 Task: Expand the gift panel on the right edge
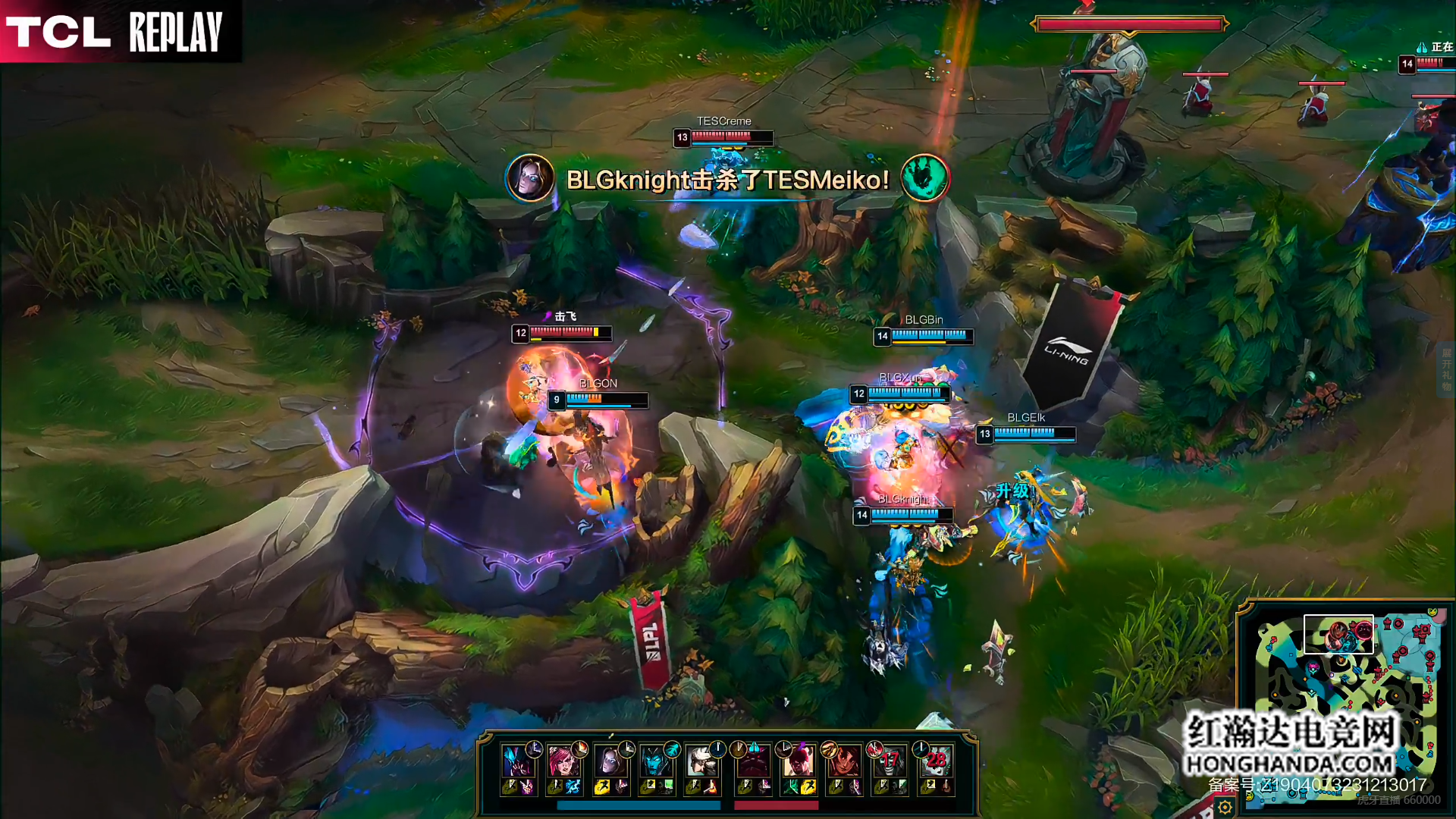(1446, 370)
